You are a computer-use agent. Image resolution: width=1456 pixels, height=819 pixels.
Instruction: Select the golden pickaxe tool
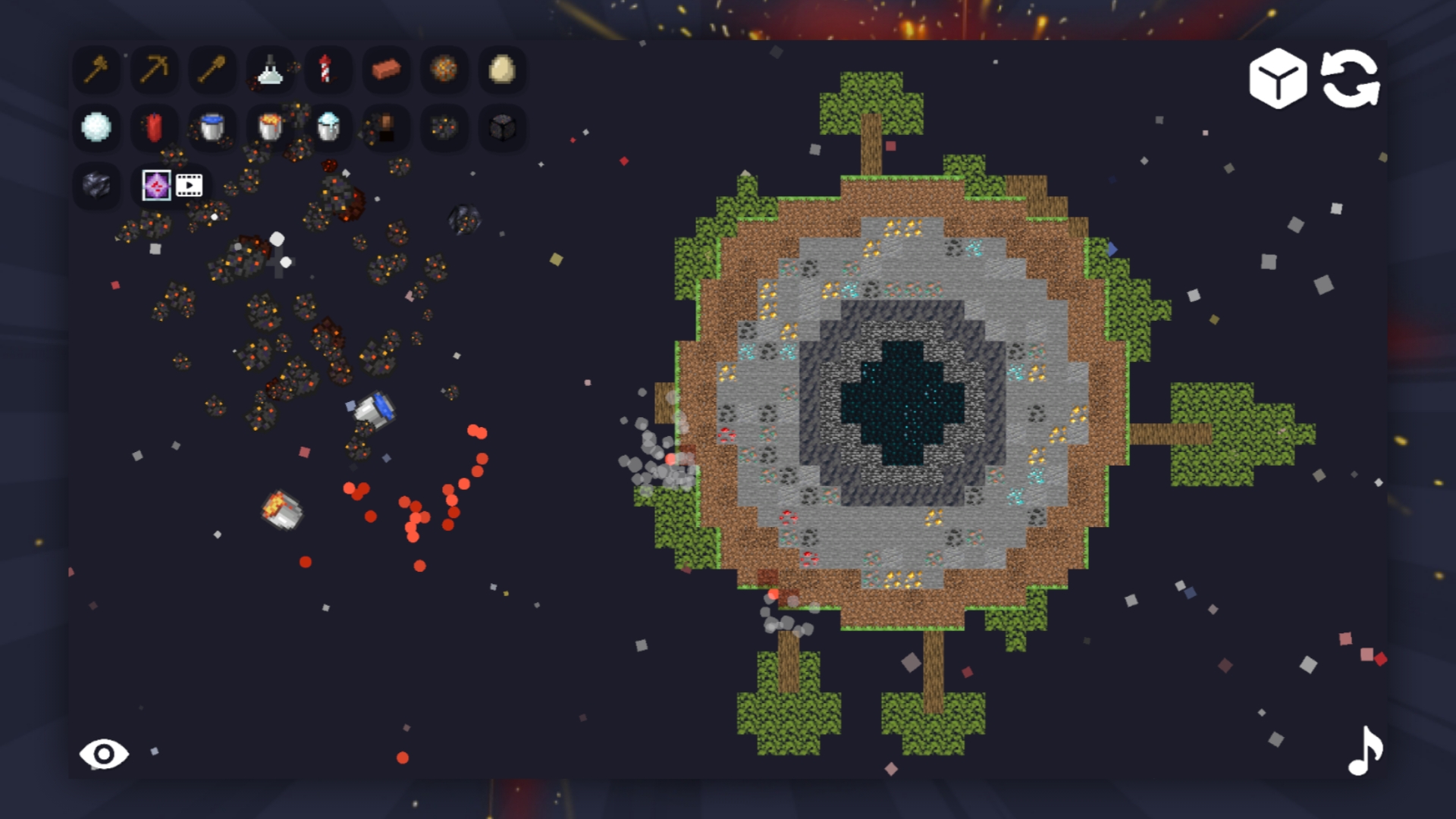click(155, 71)
